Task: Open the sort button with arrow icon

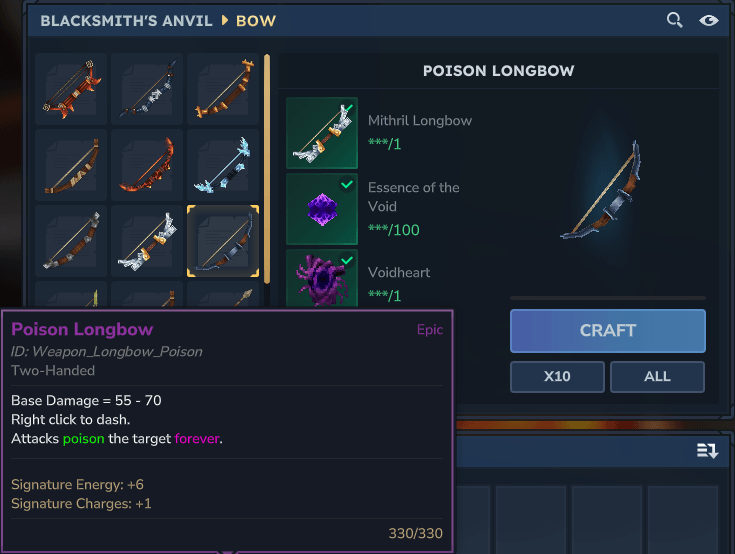Action: point(707,451)
